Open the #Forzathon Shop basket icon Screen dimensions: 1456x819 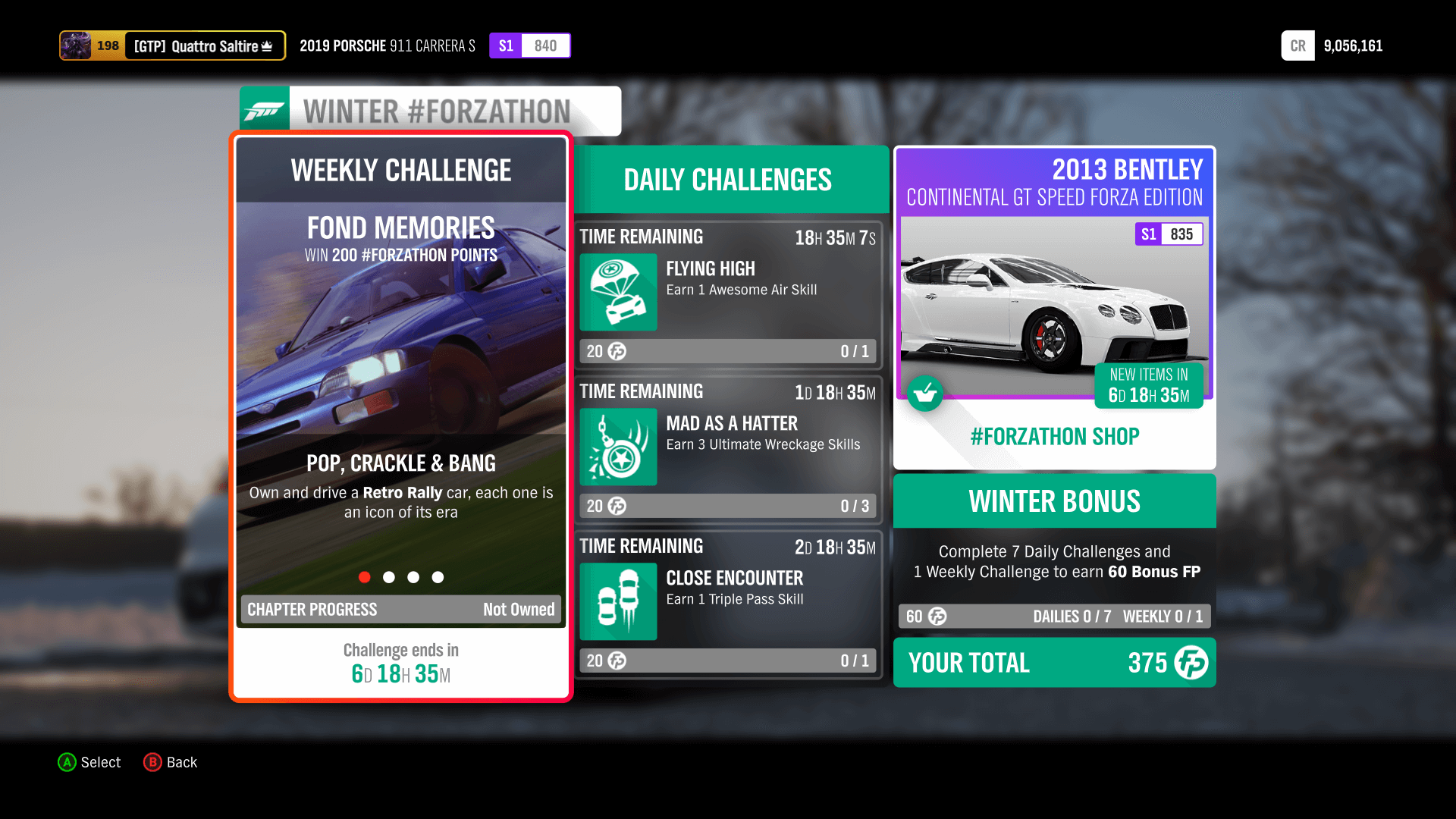(925, 394)
